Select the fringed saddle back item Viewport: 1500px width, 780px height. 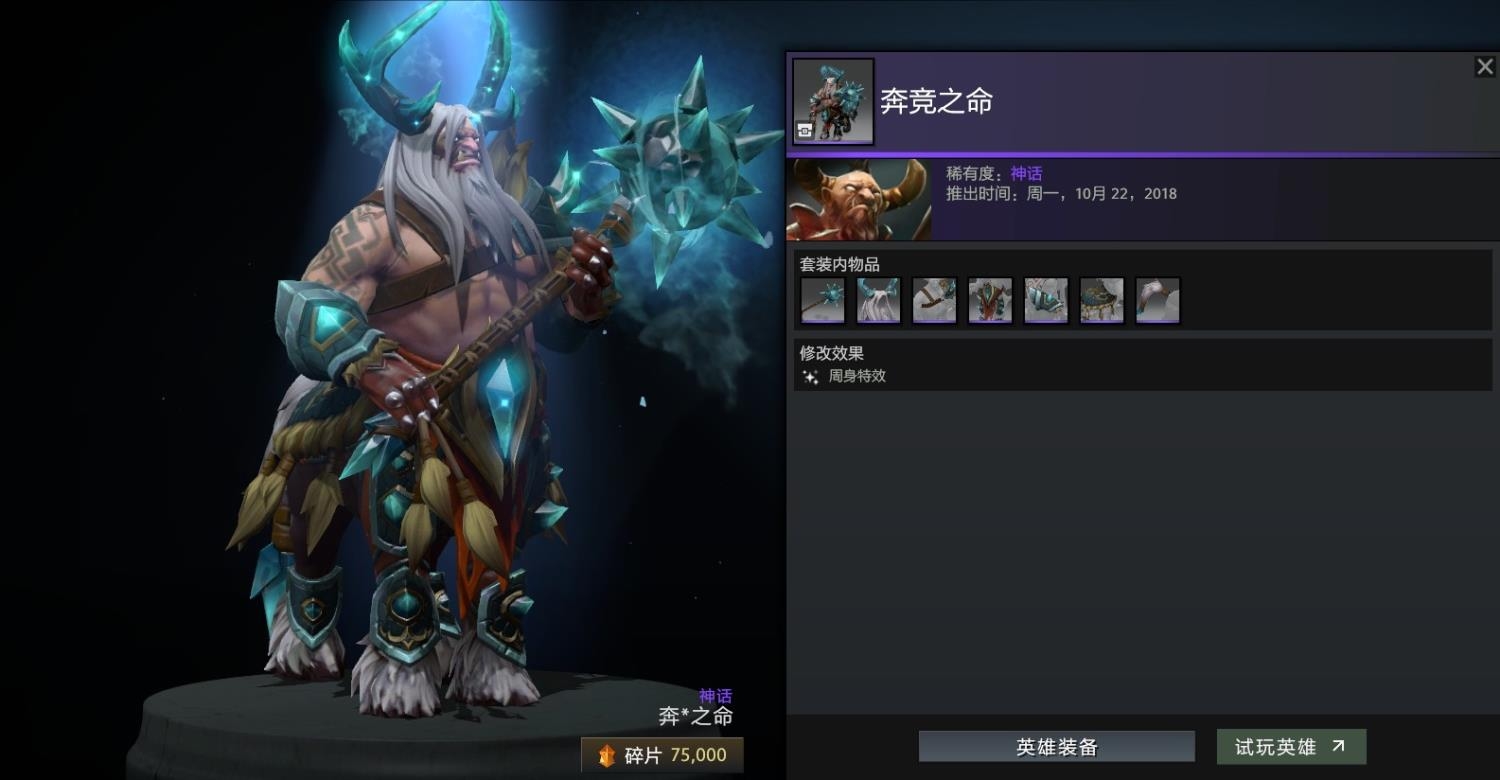pos(1102,300)
